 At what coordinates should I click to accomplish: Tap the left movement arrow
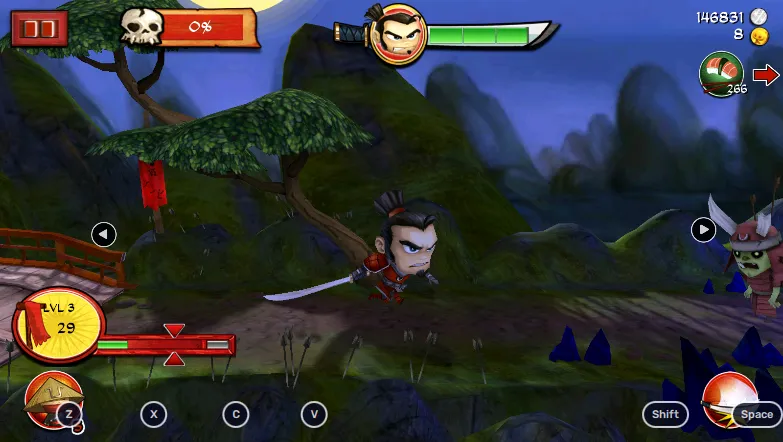click(103, 235)
